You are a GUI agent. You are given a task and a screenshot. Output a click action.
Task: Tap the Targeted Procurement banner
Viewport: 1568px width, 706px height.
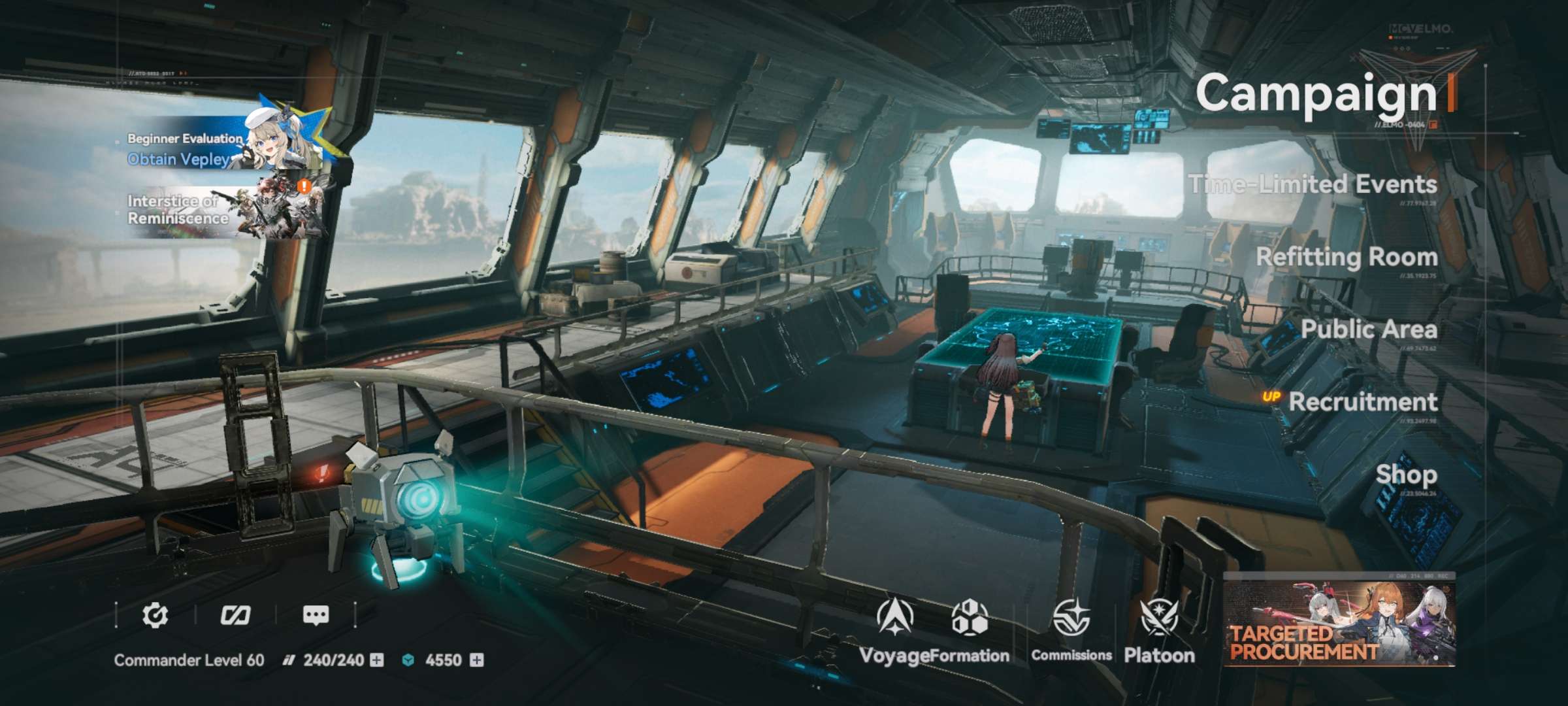[1339, 621]
